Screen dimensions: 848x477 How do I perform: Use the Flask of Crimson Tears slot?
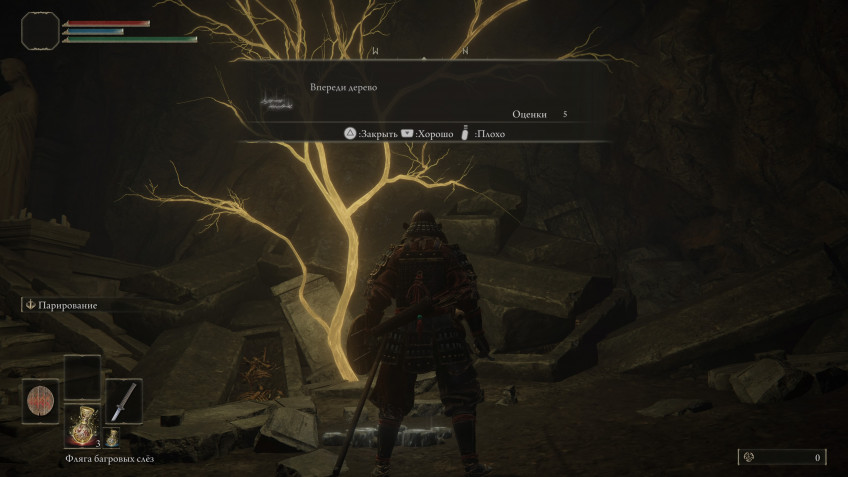tap(82, 425)
